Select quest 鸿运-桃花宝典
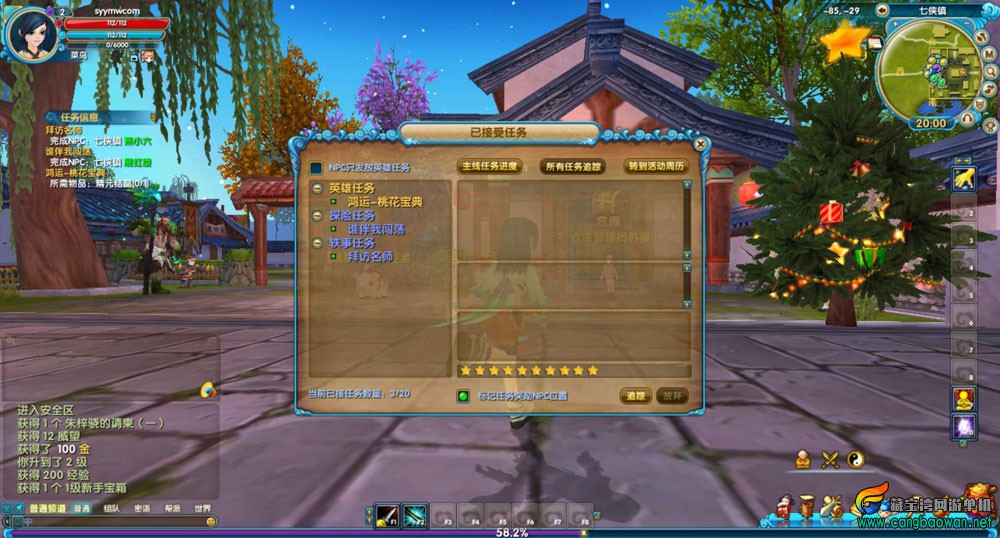 384,202
